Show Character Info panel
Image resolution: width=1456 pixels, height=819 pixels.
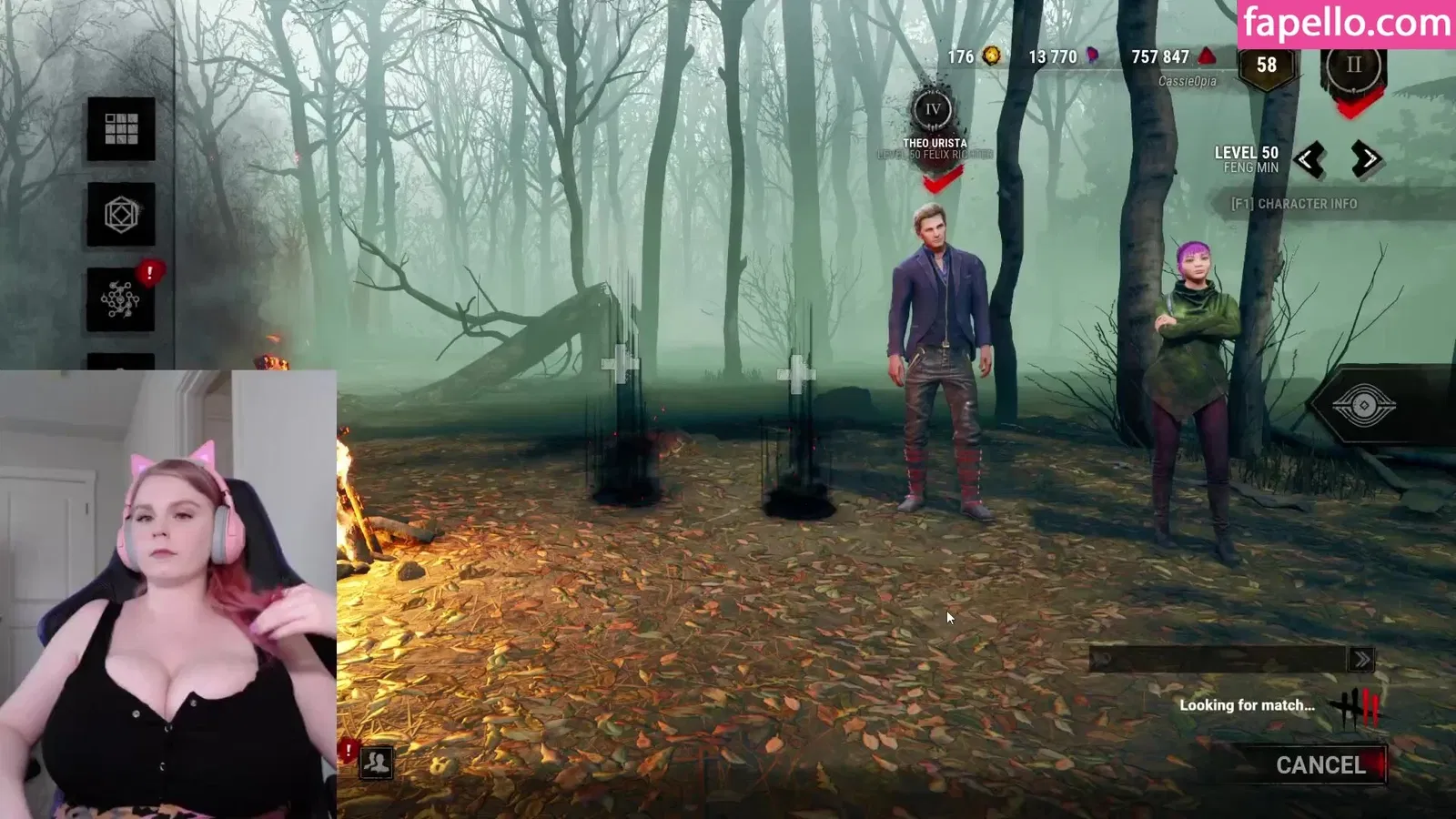click(1293, 204)
